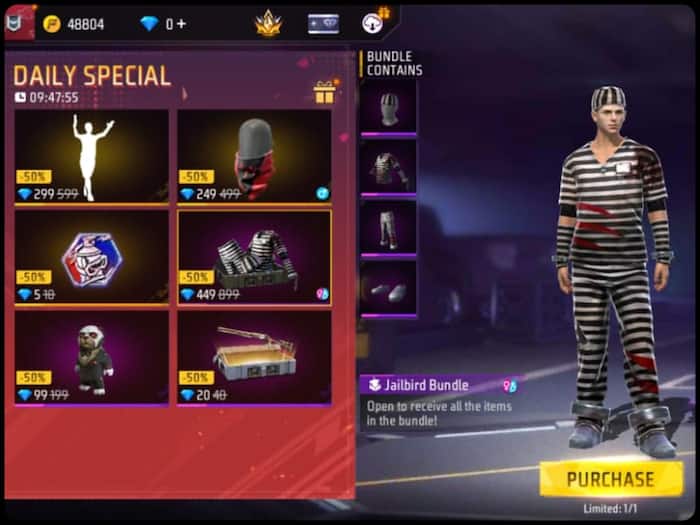The width and height of the screenshot is (700, 525).
Task: Open the membership card icon
Action: point(323,23)
